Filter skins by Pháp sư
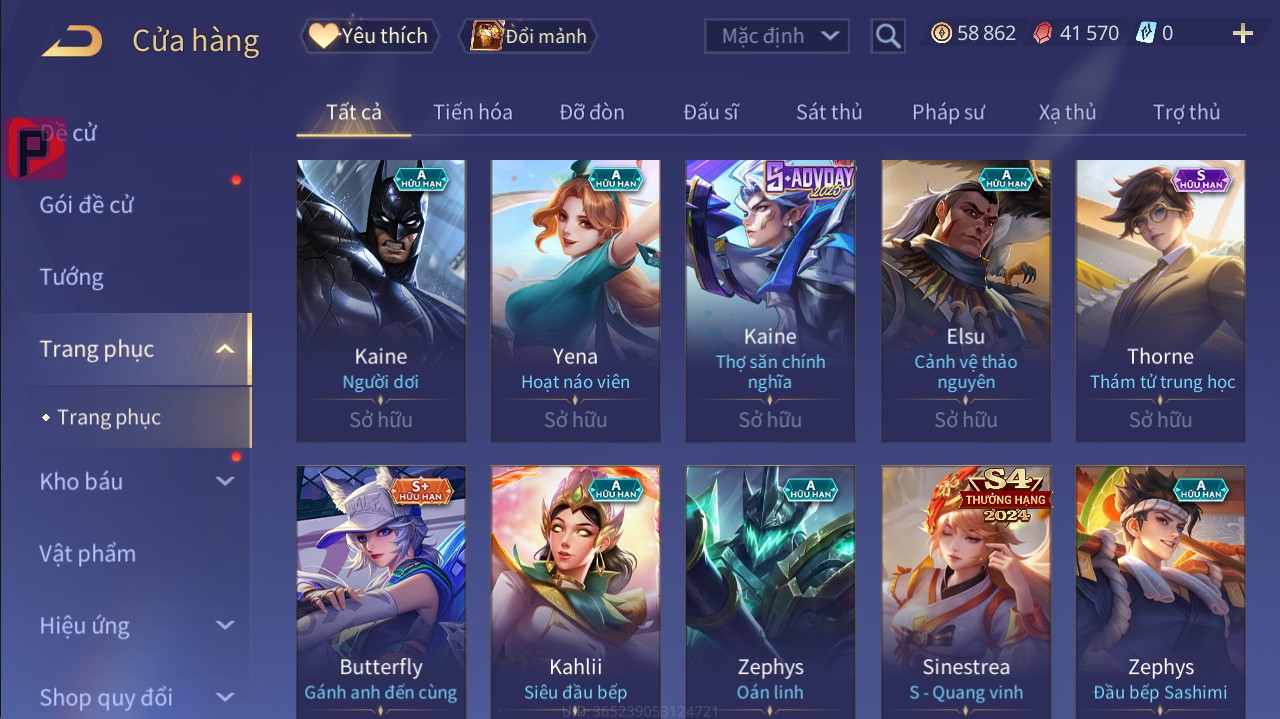The width and height of the screenshot is (1280, 719). [x=948, y=112]
